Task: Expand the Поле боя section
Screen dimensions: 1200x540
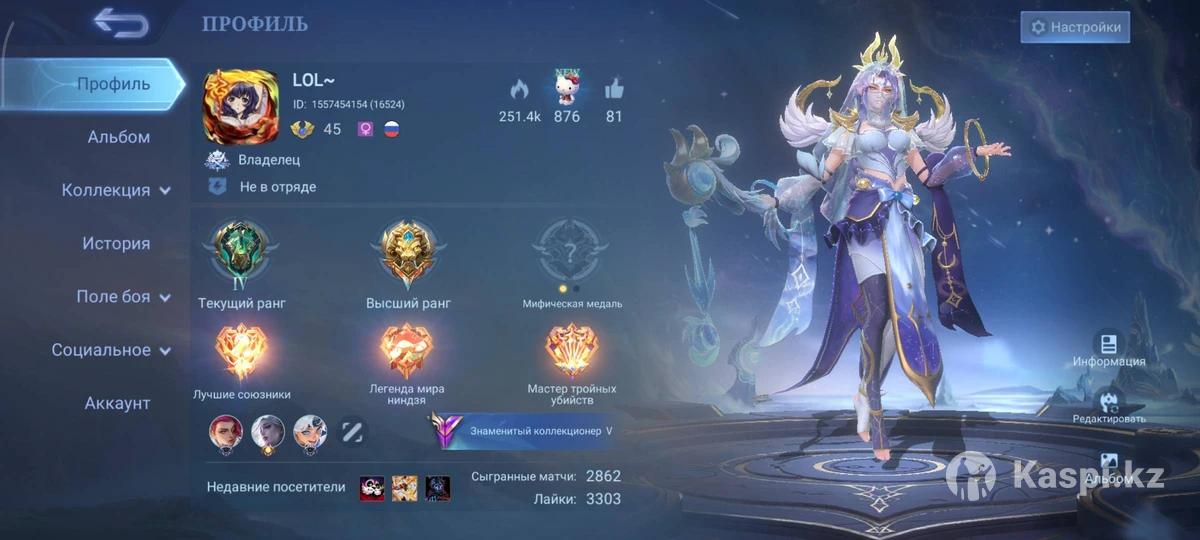Action: (x=122, y=297)
